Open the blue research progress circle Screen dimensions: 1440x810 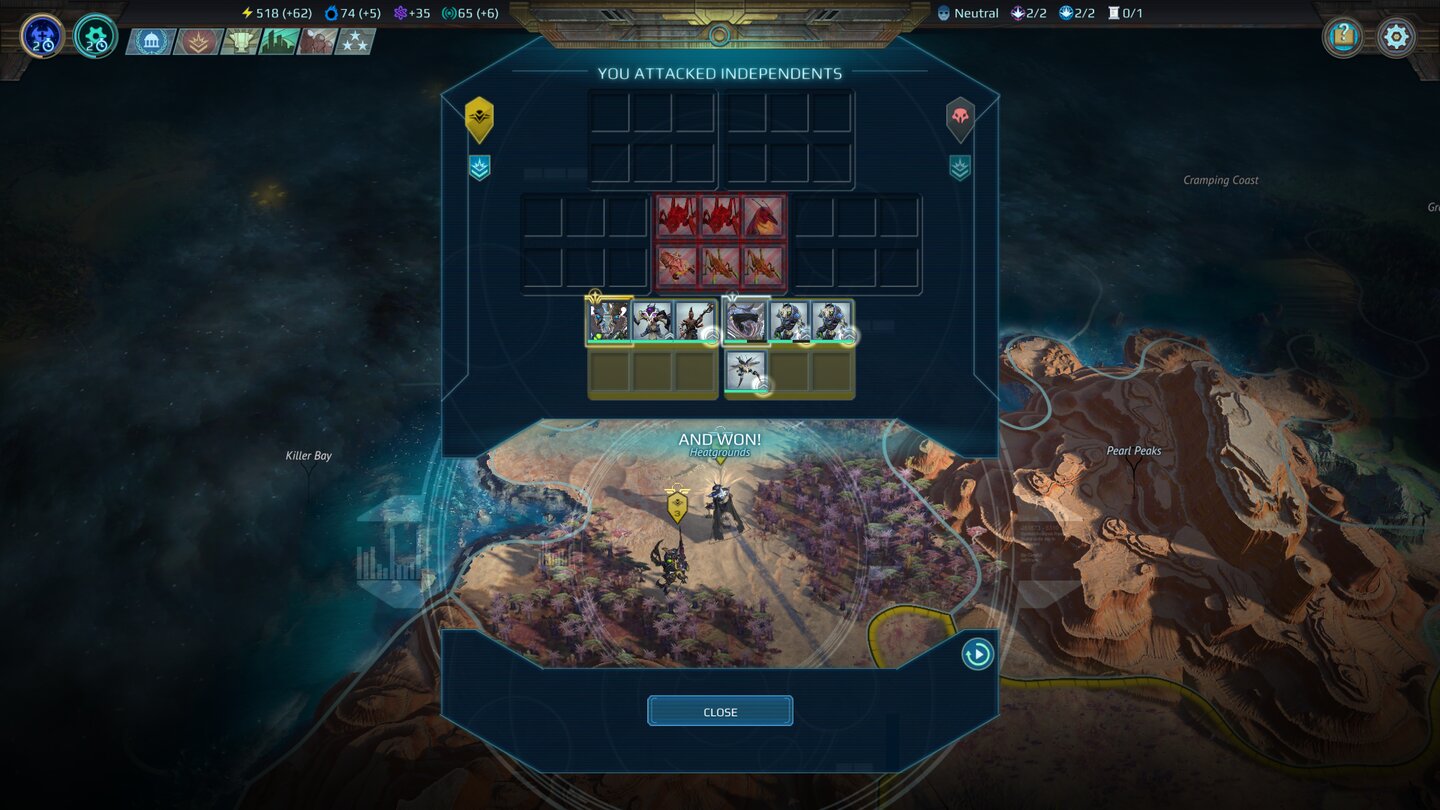[x=42, y=36]
